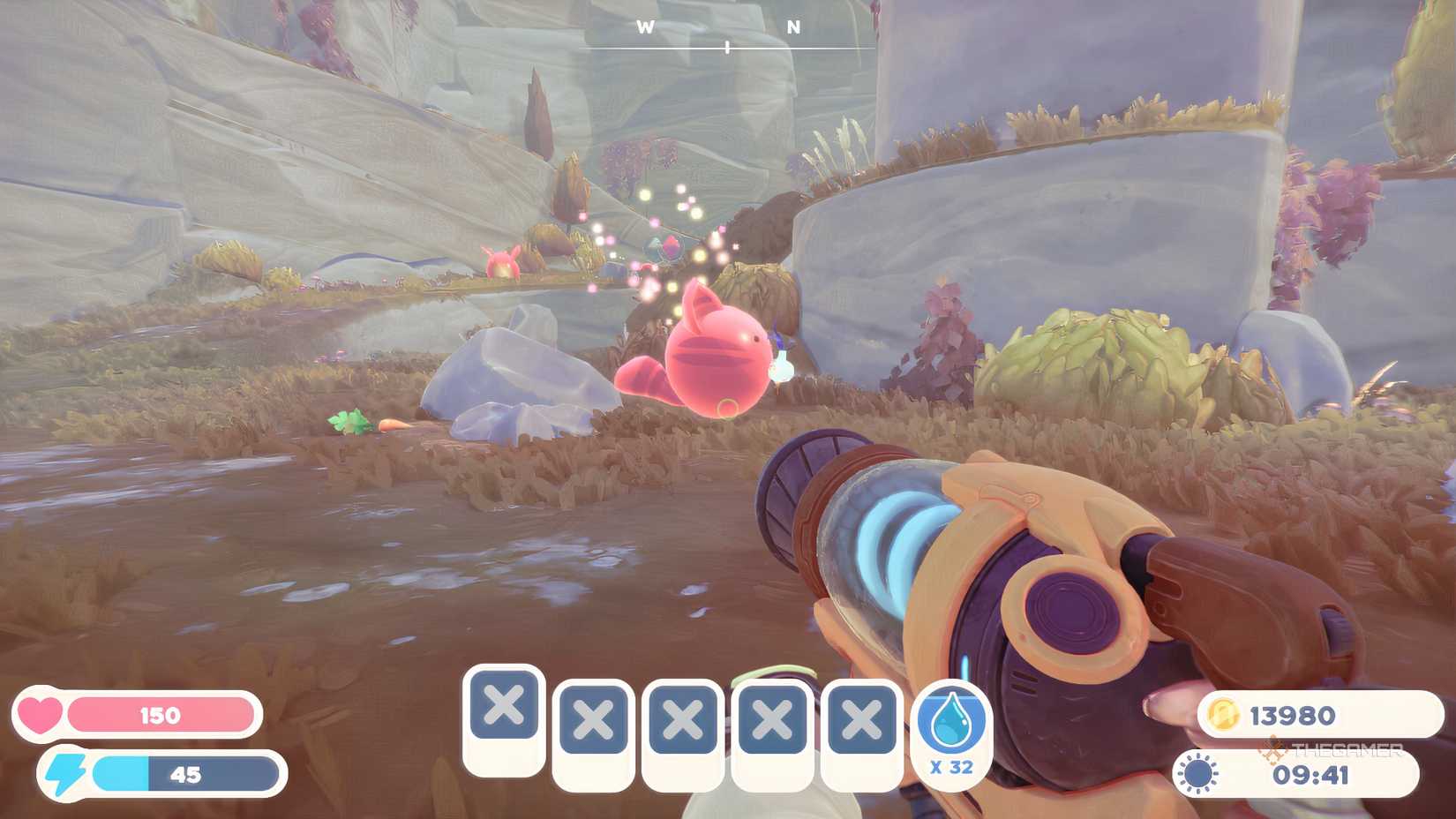Click the water droplet inventory icon

point(951,719)
